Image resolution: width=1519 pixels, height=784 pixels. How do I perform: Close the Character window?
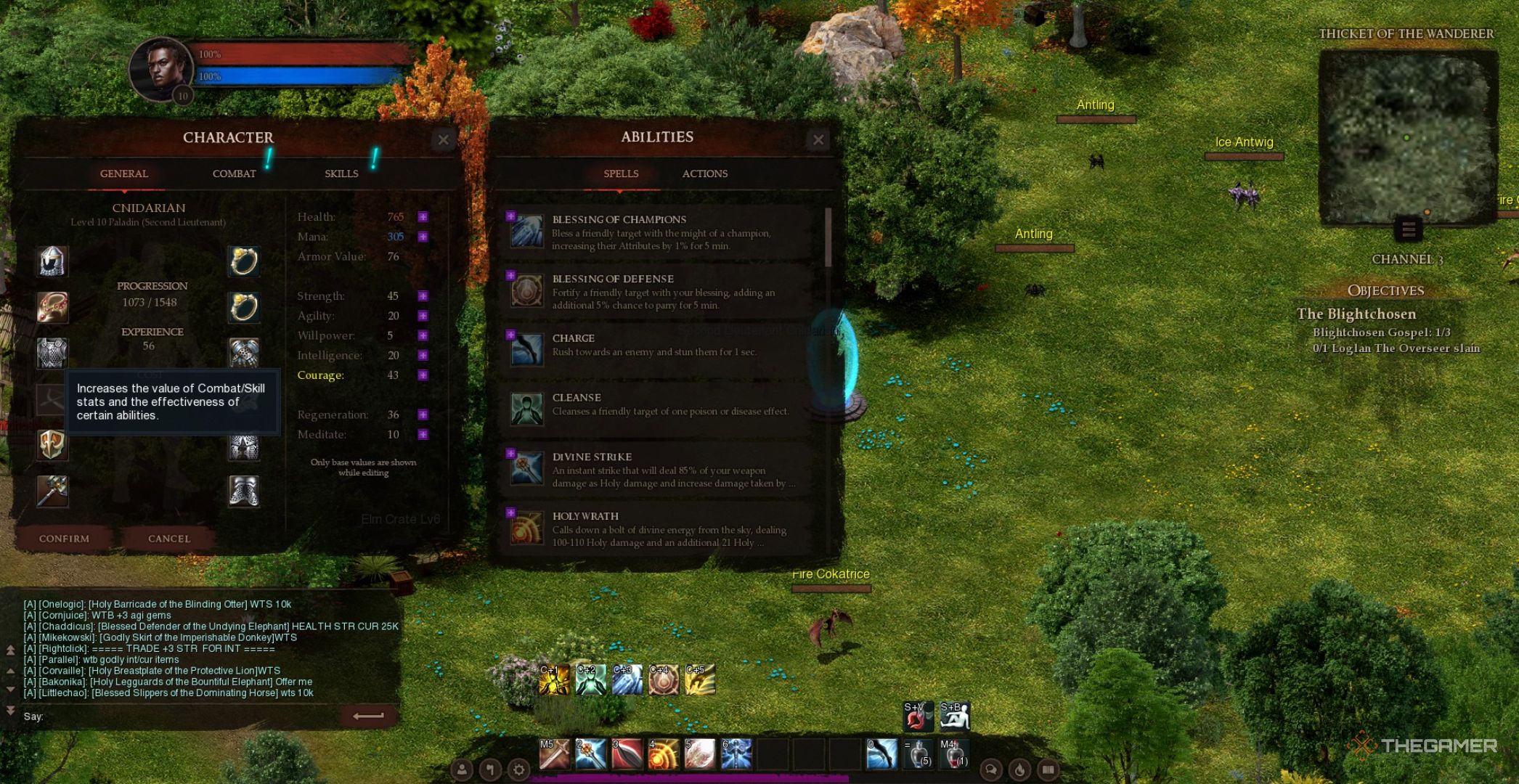pos(444,139)
